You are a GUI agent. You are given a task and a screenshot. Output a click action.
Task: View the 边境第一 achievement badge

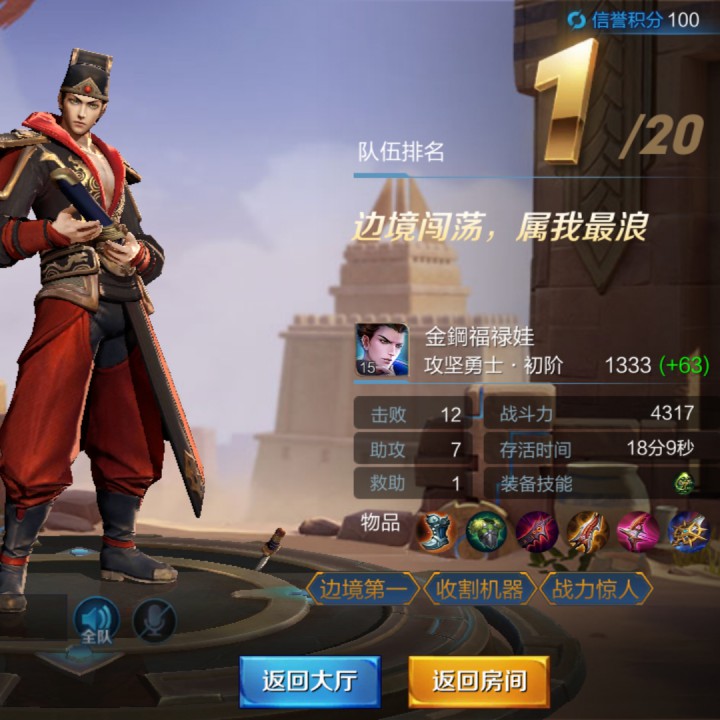click(363, 589)
